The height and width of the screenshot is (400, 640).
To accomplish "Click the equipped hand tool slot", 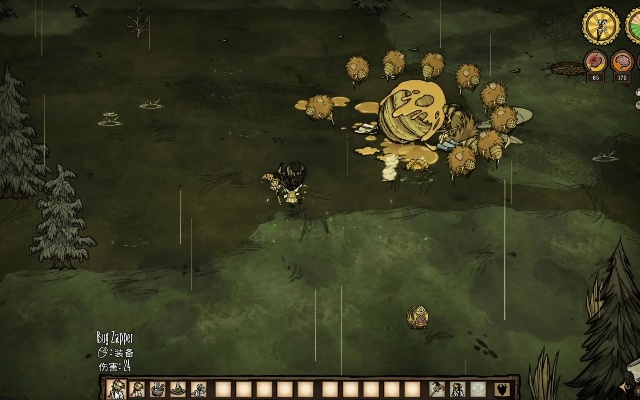I will (438, 389).
